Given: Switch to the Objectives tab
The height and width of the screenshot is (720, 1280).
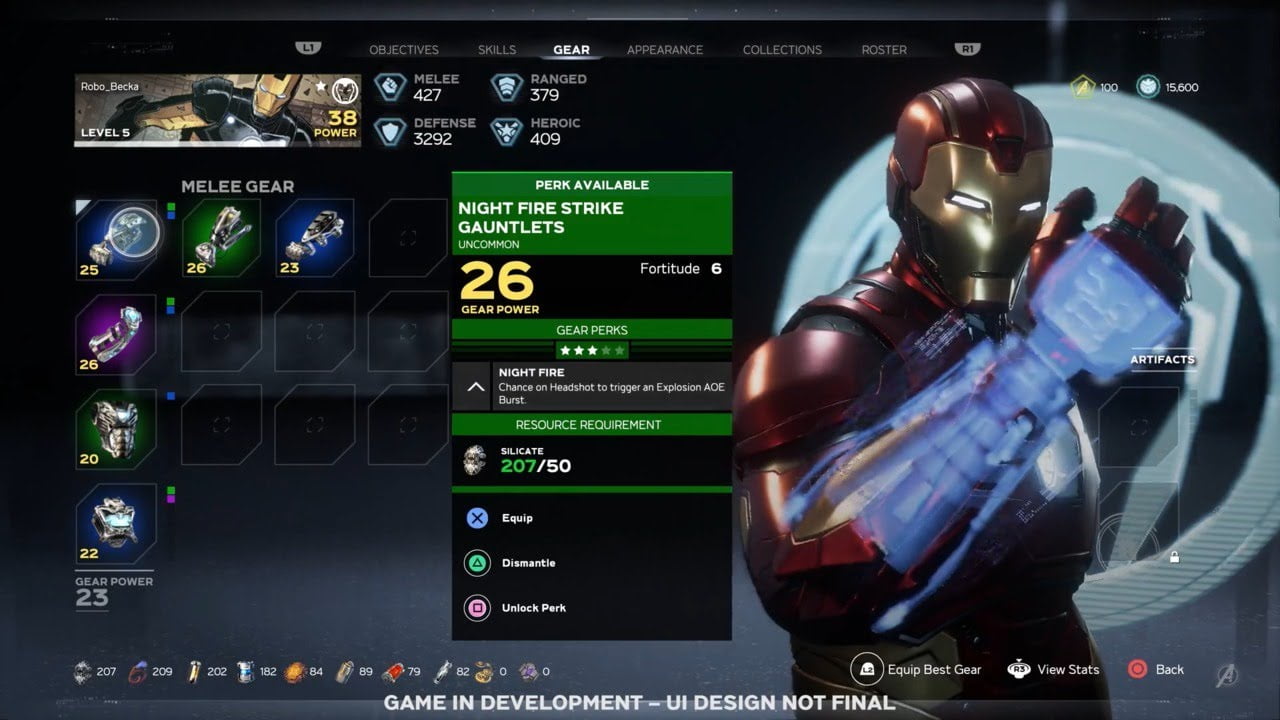Looking at the screenshot, I should (x=403, y=50).
